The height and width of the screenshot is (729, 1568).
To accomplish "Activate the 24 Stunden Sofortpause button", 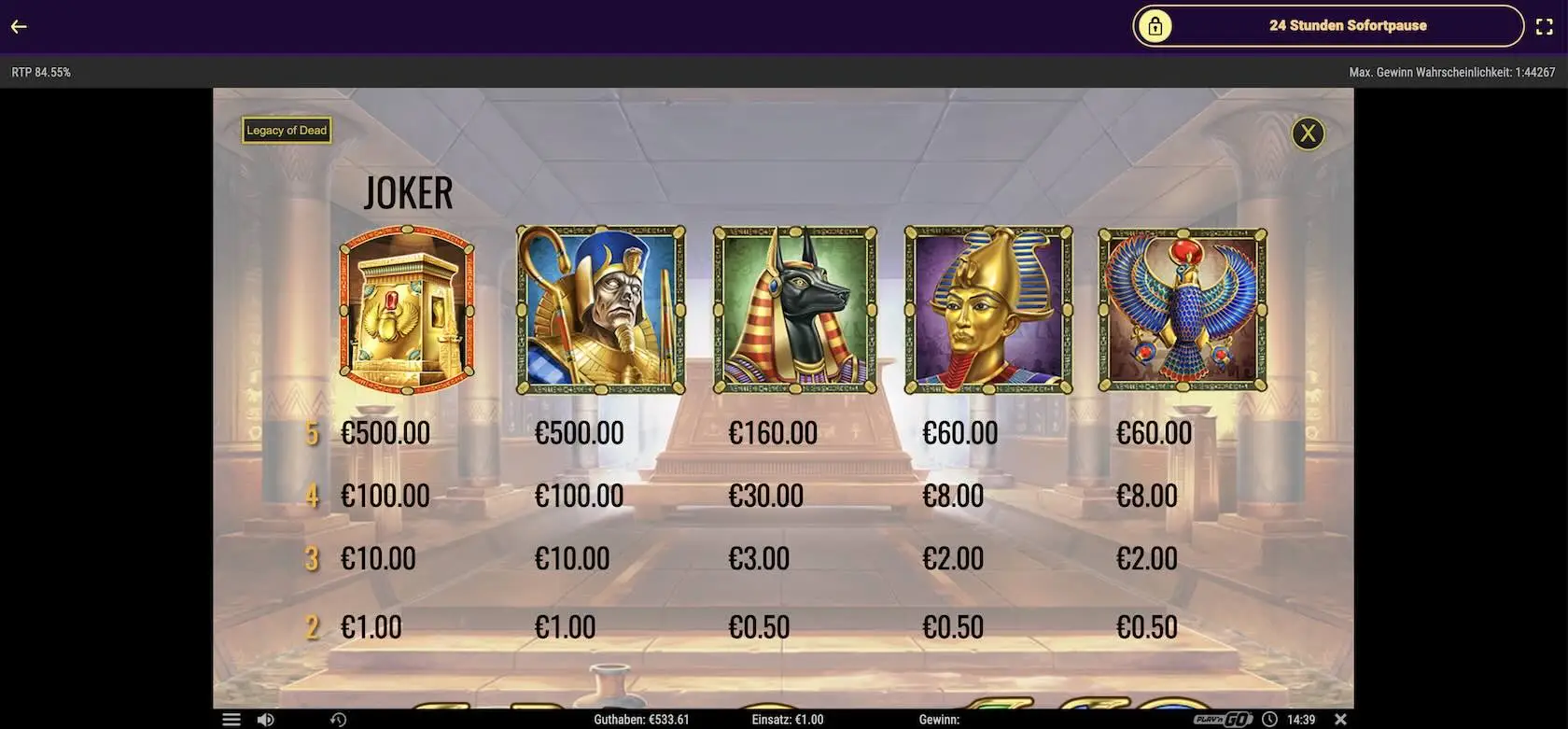I will pyautogui.click(x=1327, y=26).
